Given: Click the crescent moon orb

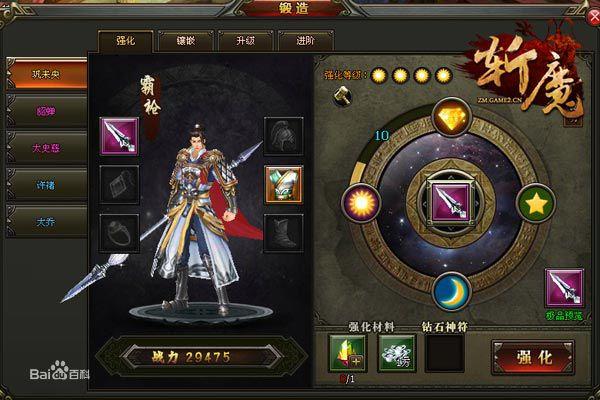Looking at the screenshot, I should pos(451,290).
